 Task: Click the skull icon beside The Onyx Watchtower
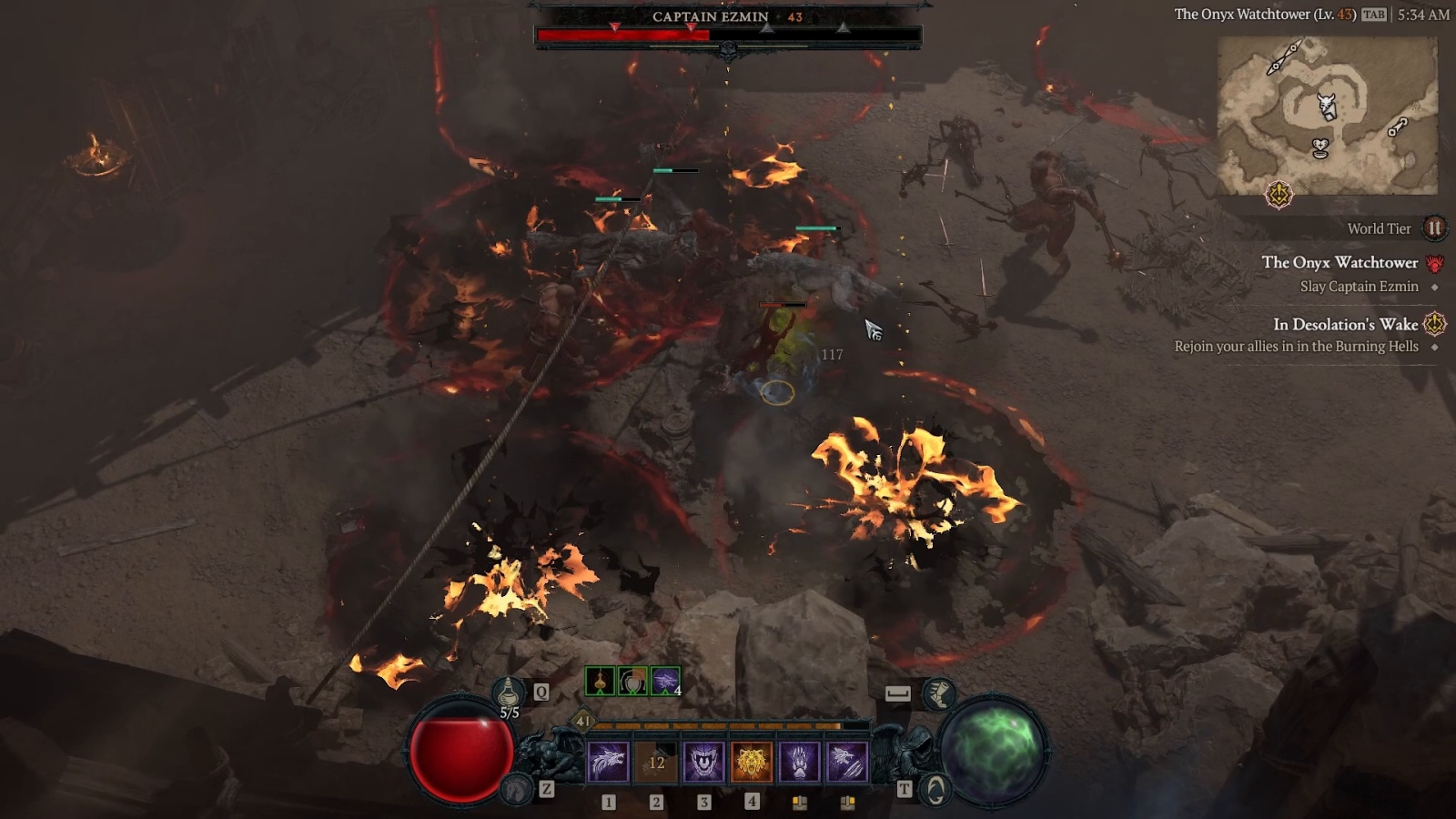tap(1435, 265)
